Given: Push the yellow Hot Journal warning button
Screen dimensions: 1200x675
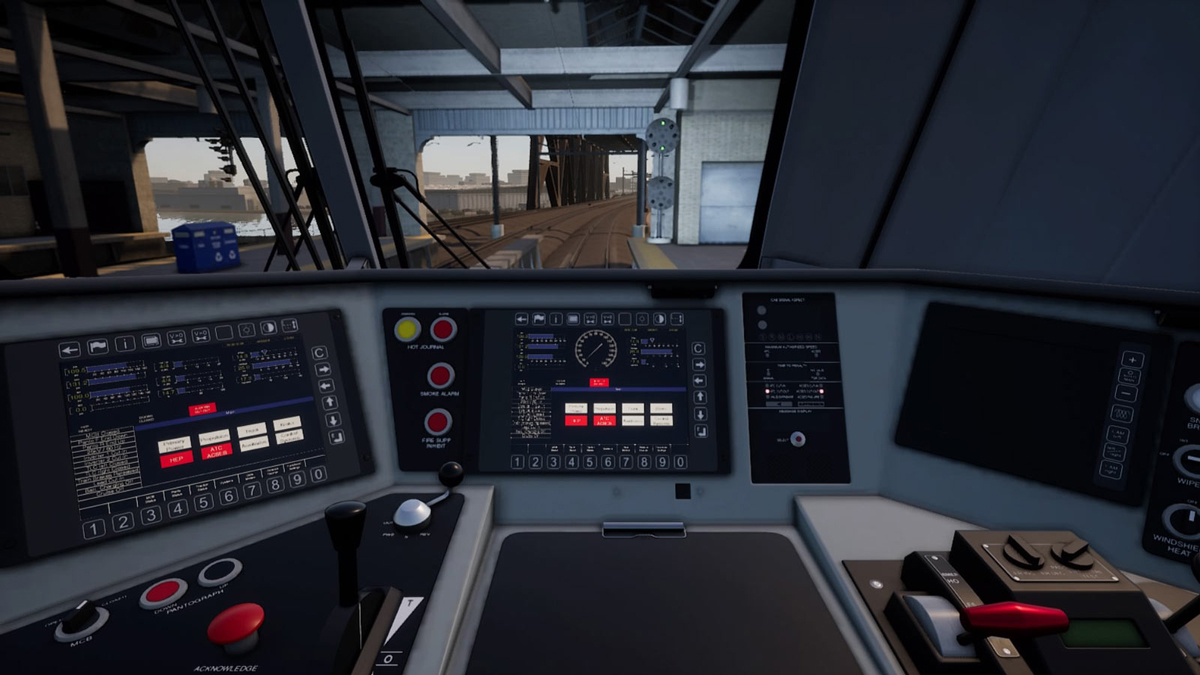Looking at the screenshot, I should point(407,329).
